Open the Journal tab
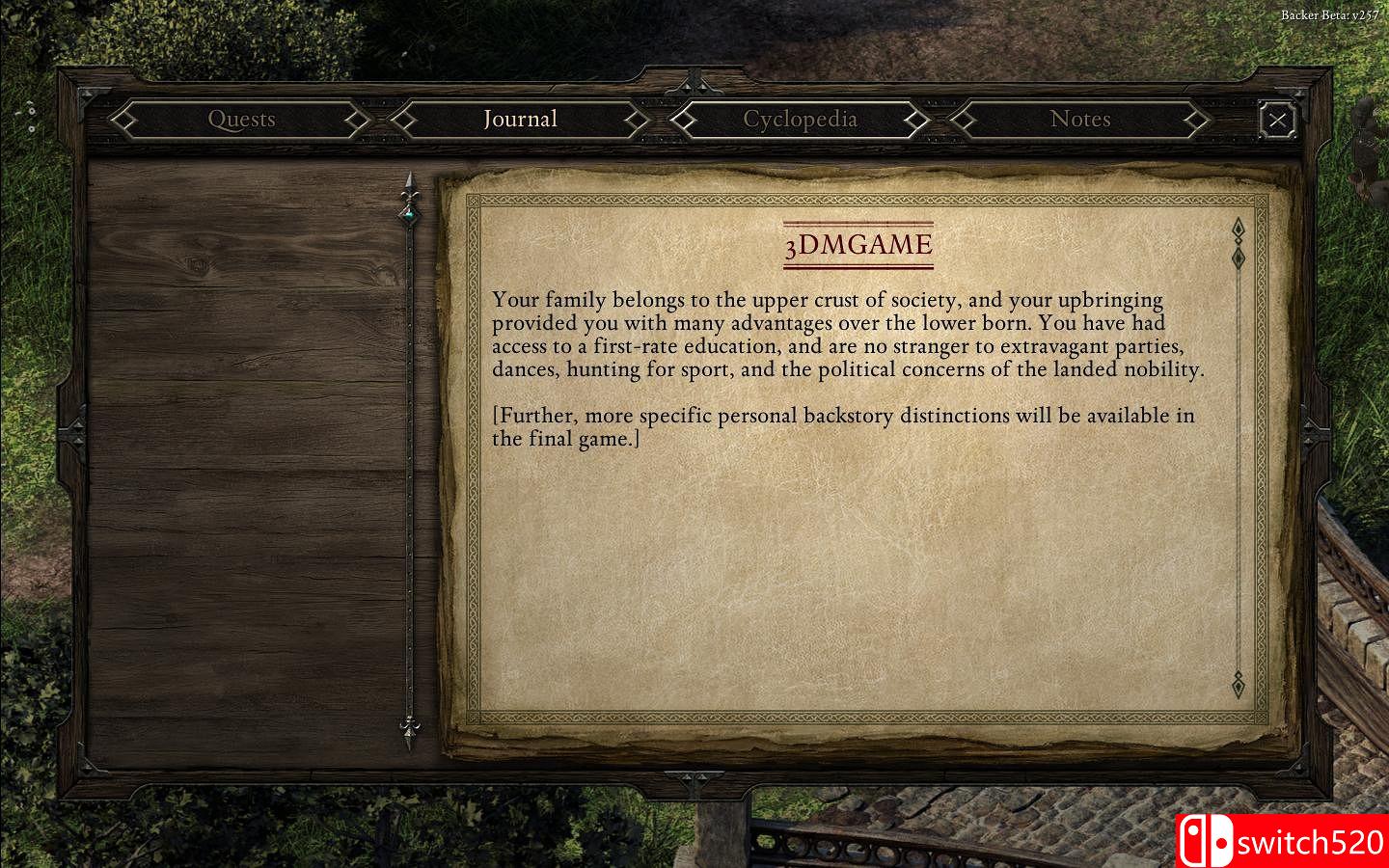The height and width of the screenshot is (868, 1389). pyautogui.click(x=520, y=120)
